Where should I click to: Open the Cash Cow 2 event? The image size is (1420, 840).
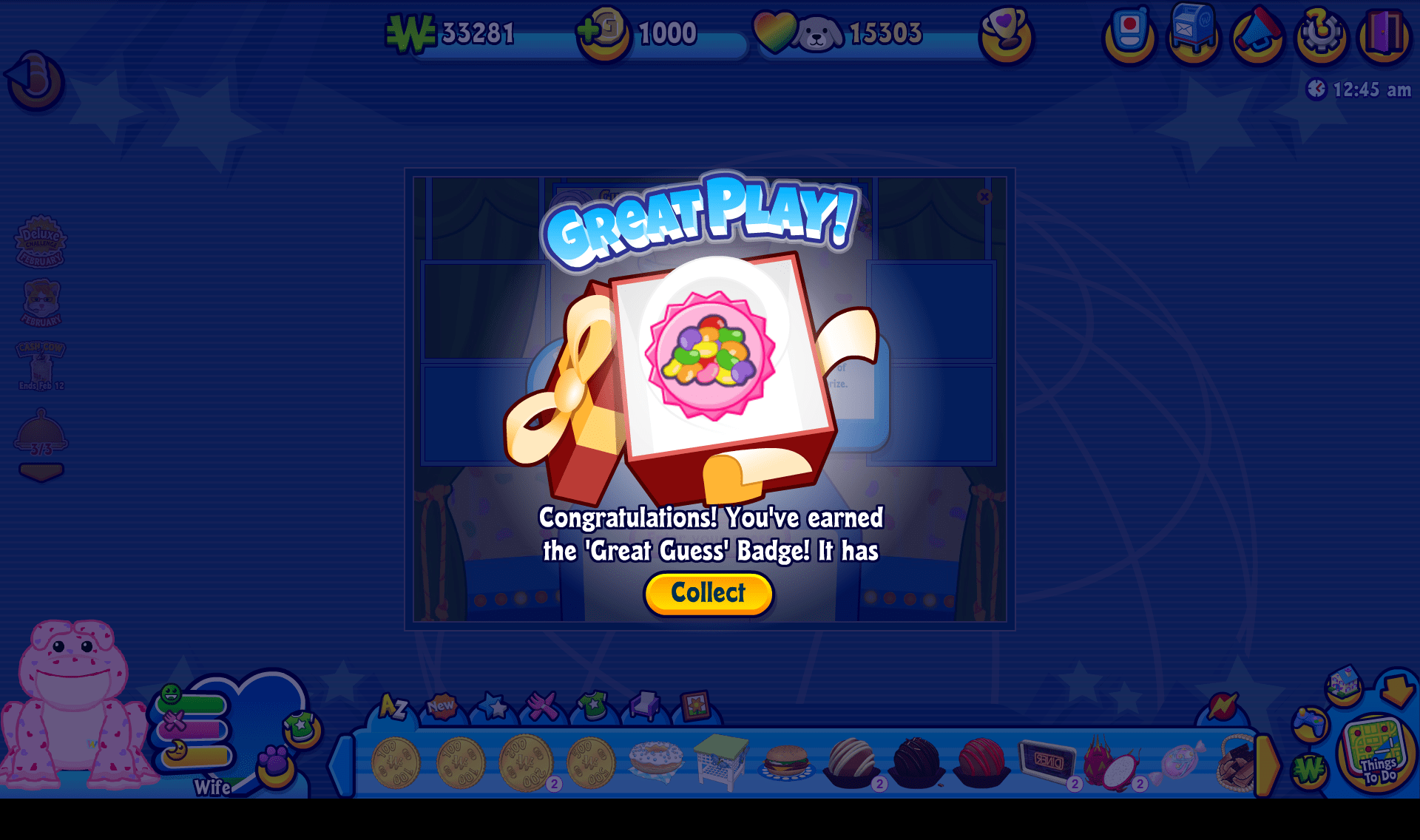pyautogui.click(x=42, y=362)
